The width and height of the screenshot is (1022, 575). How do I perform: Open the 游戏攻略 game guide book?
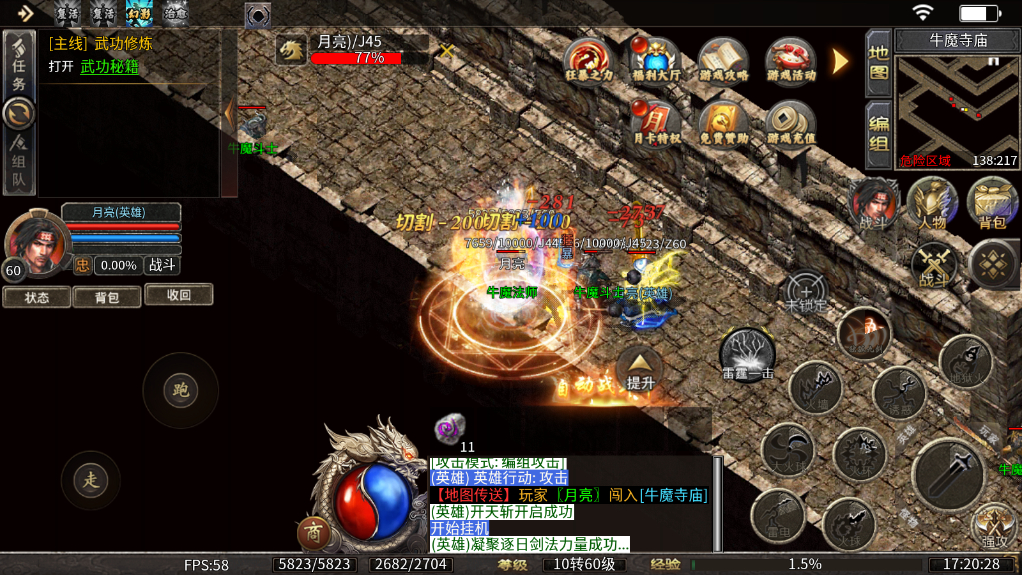pos(723,61)
